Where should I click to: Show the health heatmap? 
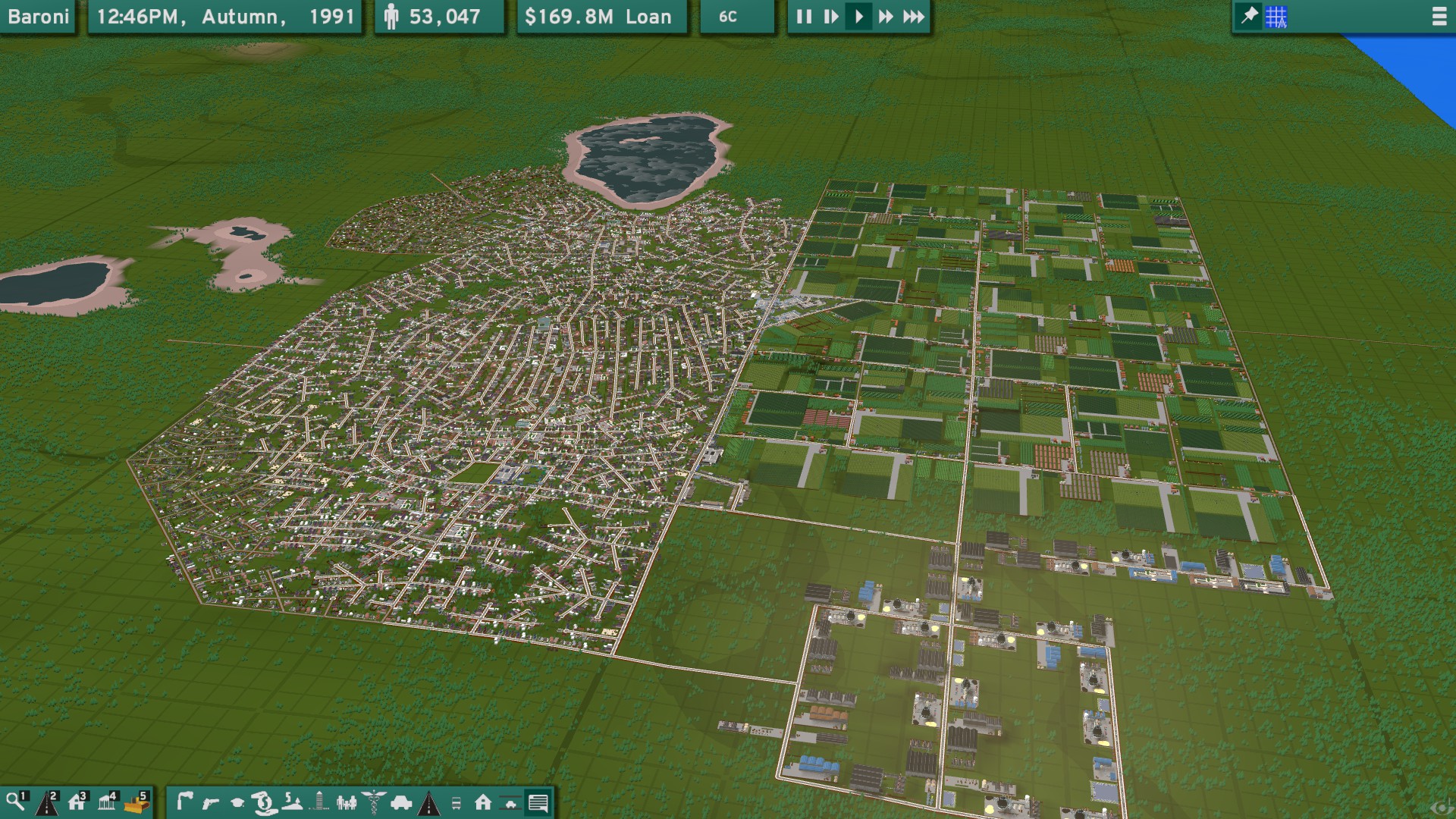372,802
